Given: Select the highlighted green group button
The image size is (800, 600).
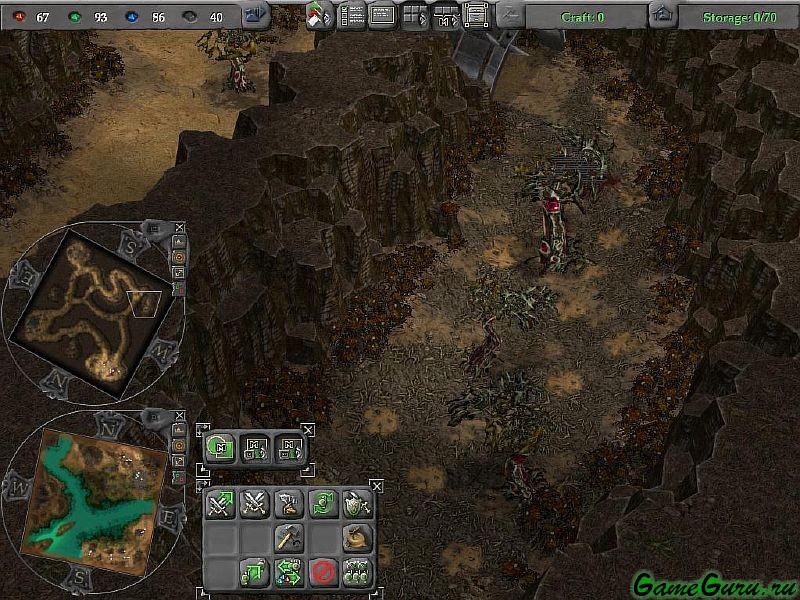Looking at the screenshot, I should point(221,449).
